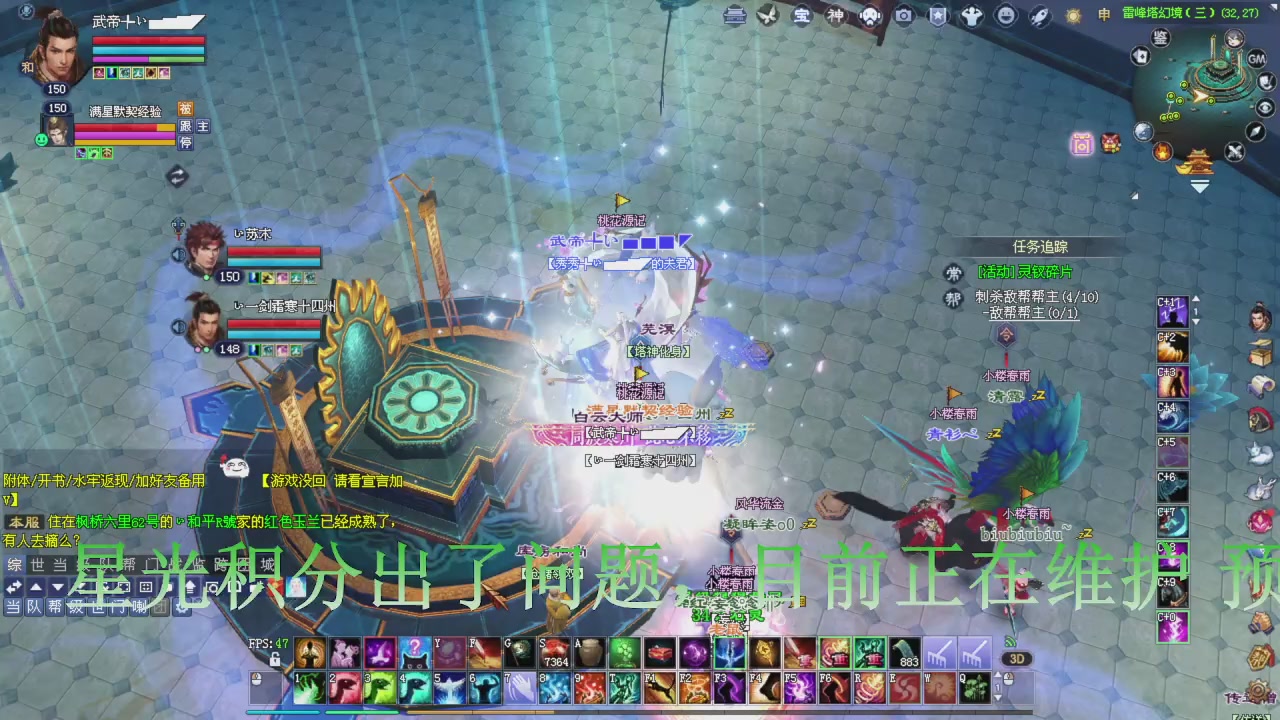This screenshot has width=1280, height=720.
Task: Toggle the lock icon next to FPS counter
Action: coord(275,659)
